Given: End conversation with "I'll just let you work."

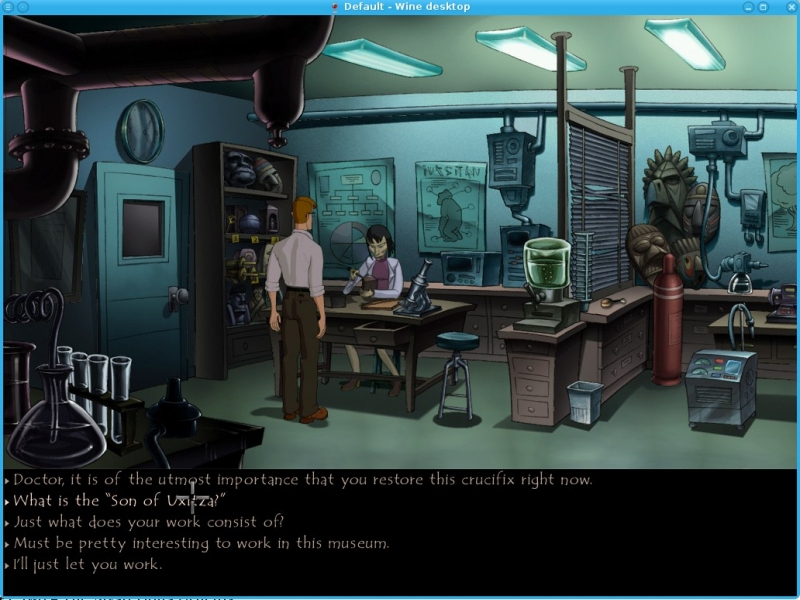Looking at the screenshot, I should pos(88,564).
